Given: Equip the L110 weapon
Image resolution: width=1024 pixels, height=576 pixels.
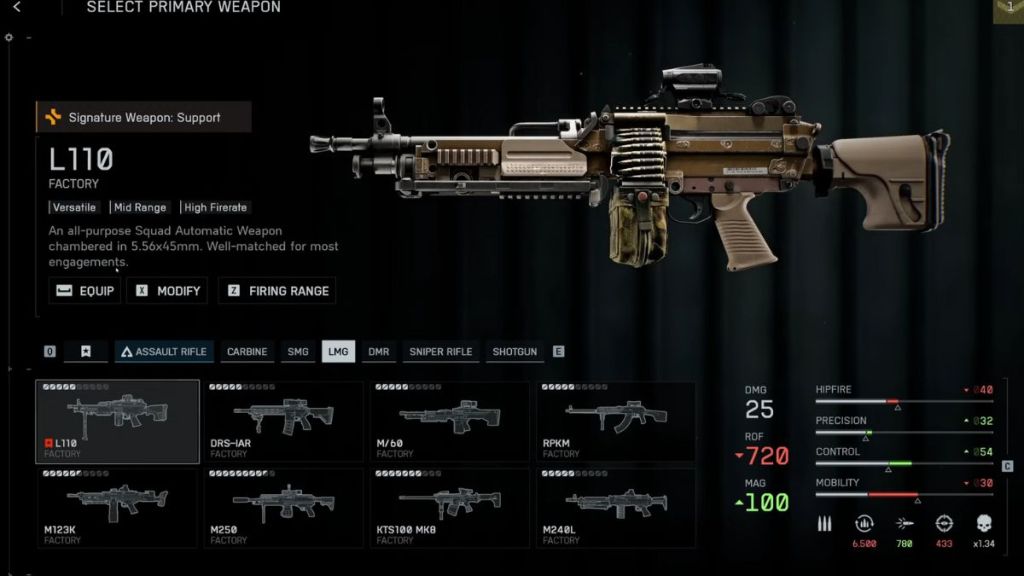Looking at the screenshot, I should (x=85, y=291).
